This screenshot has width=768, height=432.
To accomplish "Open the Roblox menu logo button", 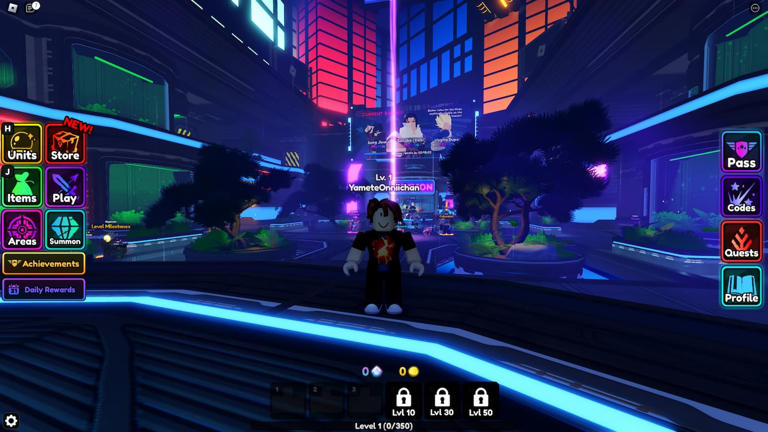I will click(x=13, y=8).
